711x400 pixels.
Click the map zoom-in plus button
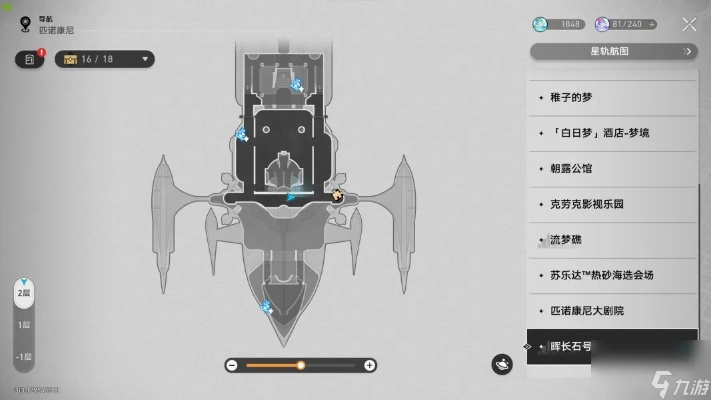[x=369, y=365]
